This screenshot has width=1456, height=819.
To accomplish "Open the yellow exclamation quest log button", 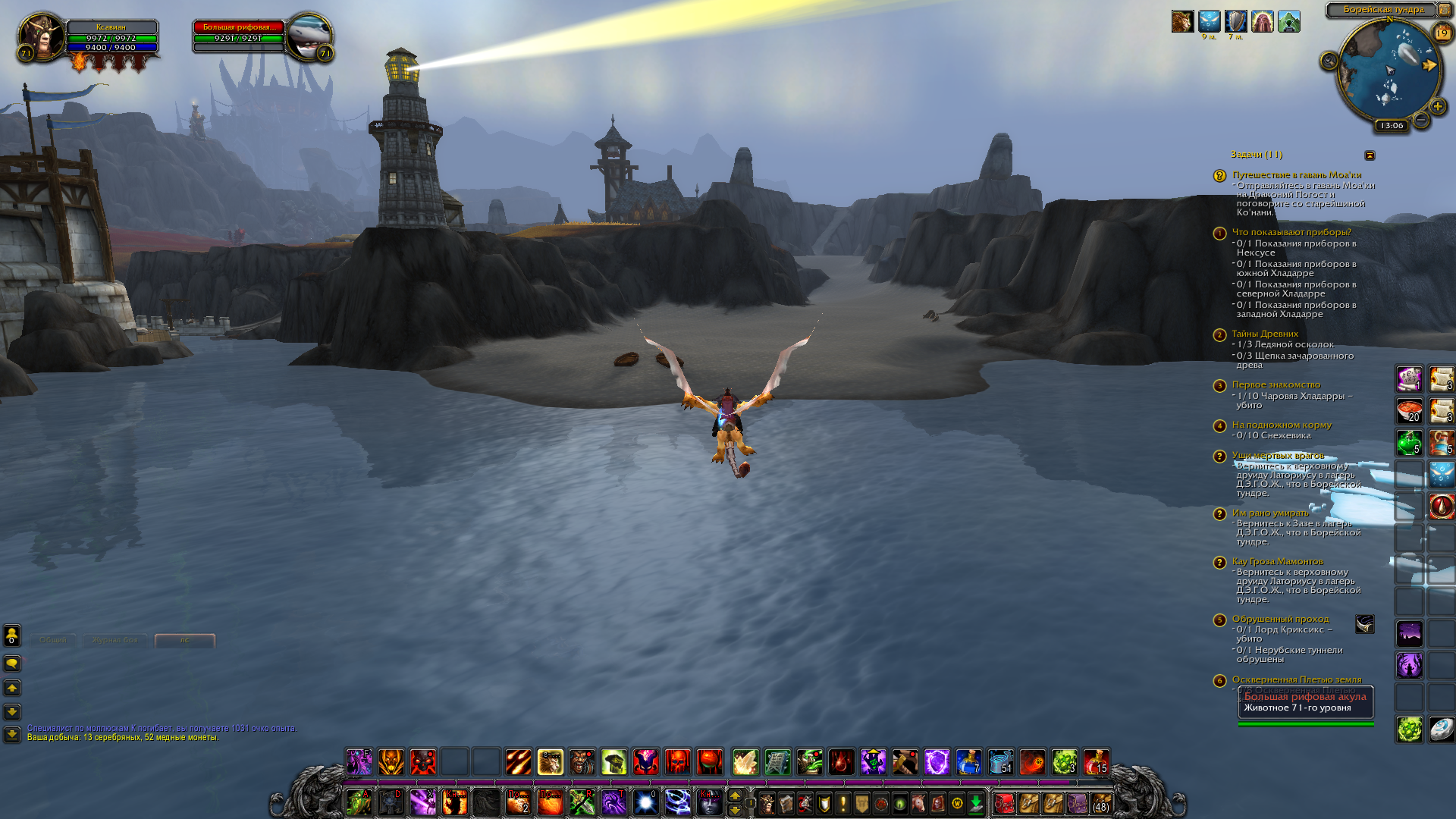I will click(843, 803).
